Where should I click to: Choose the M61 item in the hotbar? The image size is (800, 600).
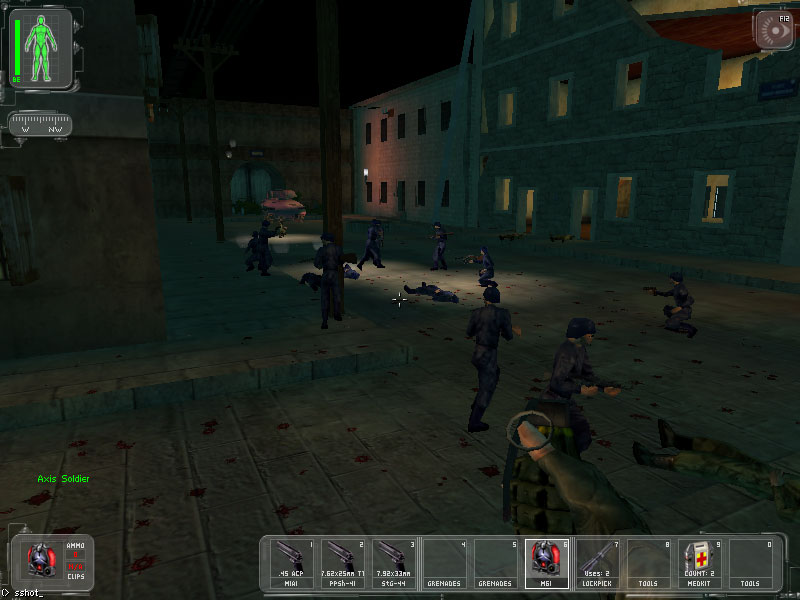[547, 563]
